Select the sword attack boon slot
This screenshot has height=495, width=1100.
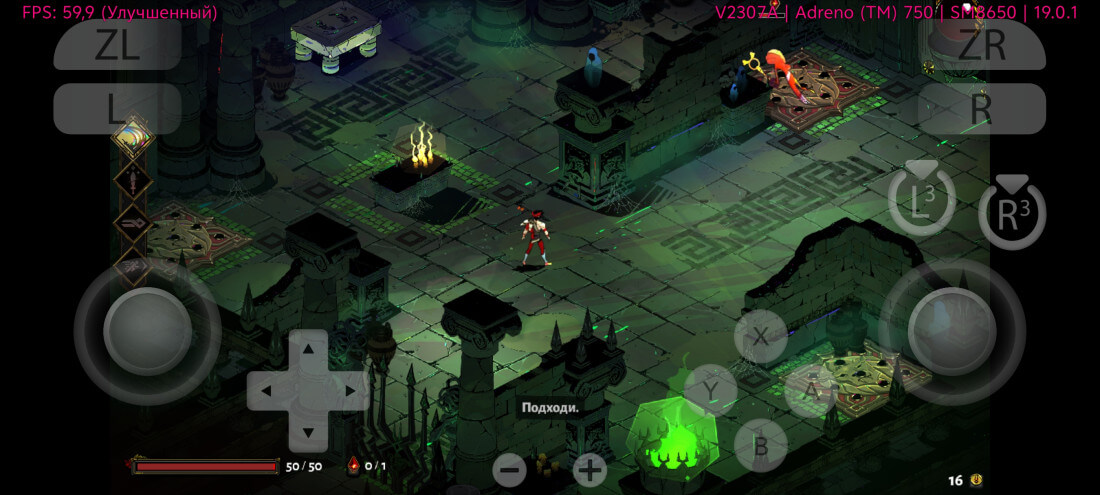[131, 180]
